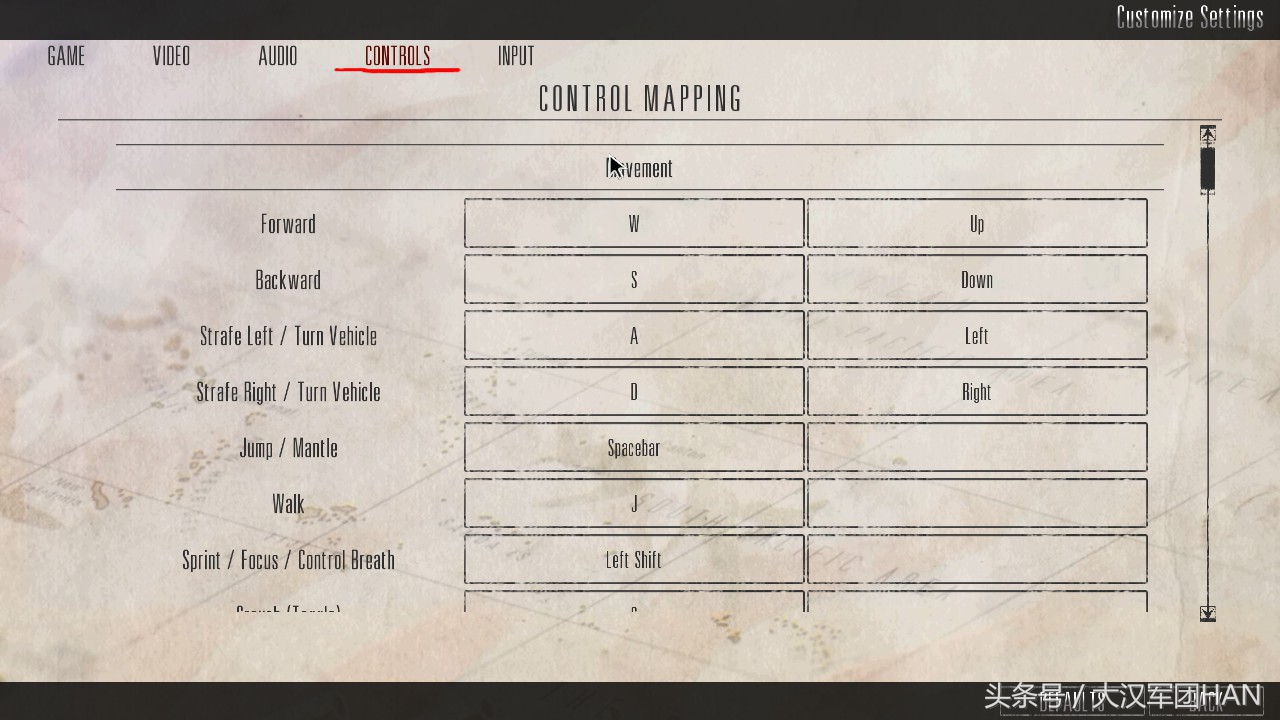Open the Video settings tab
Viewport: 1280px width, 720px height.
pyautogui.click(x=171, y=56)
